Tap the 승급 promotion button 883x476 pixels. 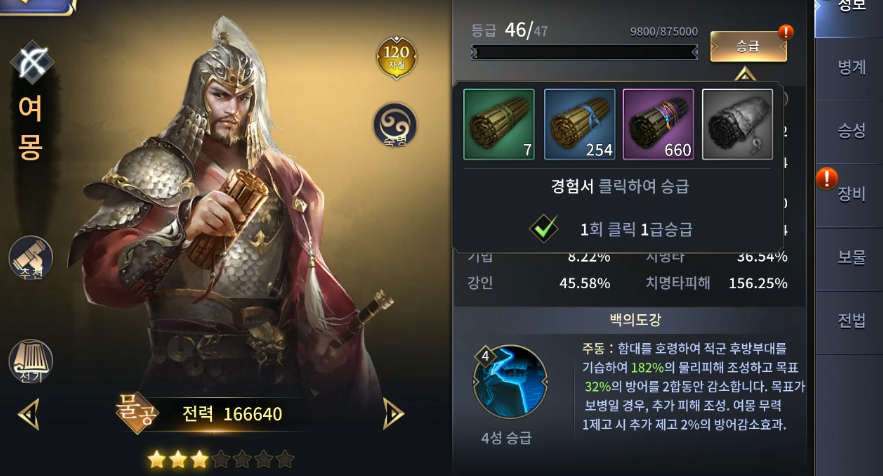[748, 46]
